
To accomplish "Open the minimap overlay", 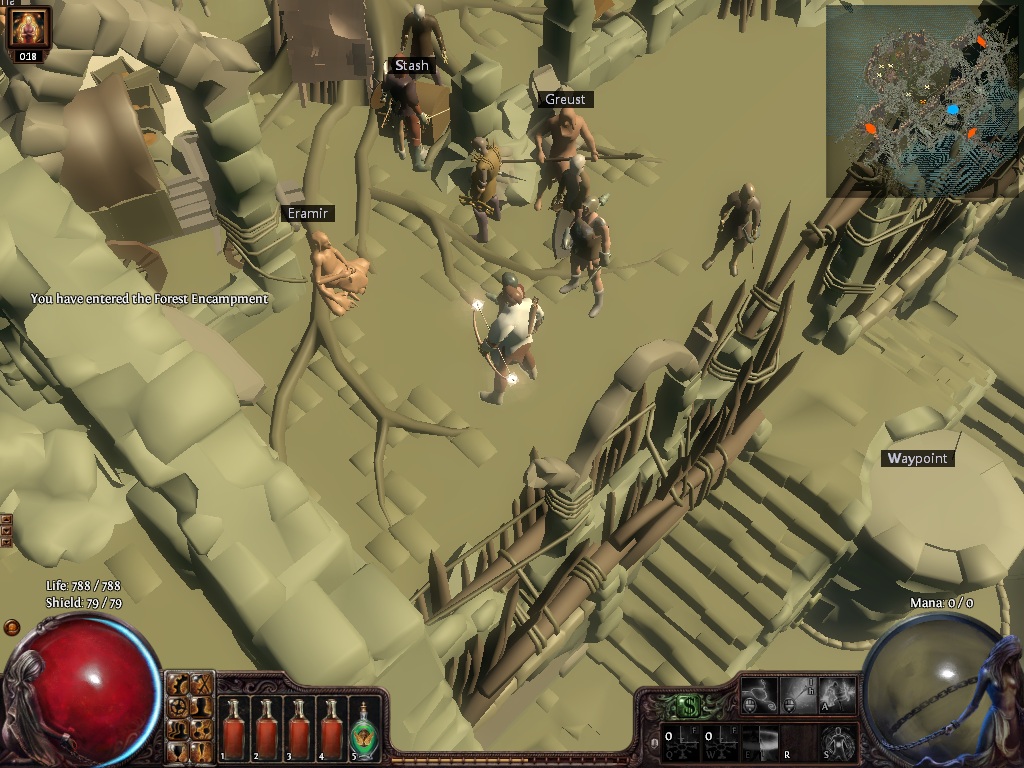I will click(922, 100).
